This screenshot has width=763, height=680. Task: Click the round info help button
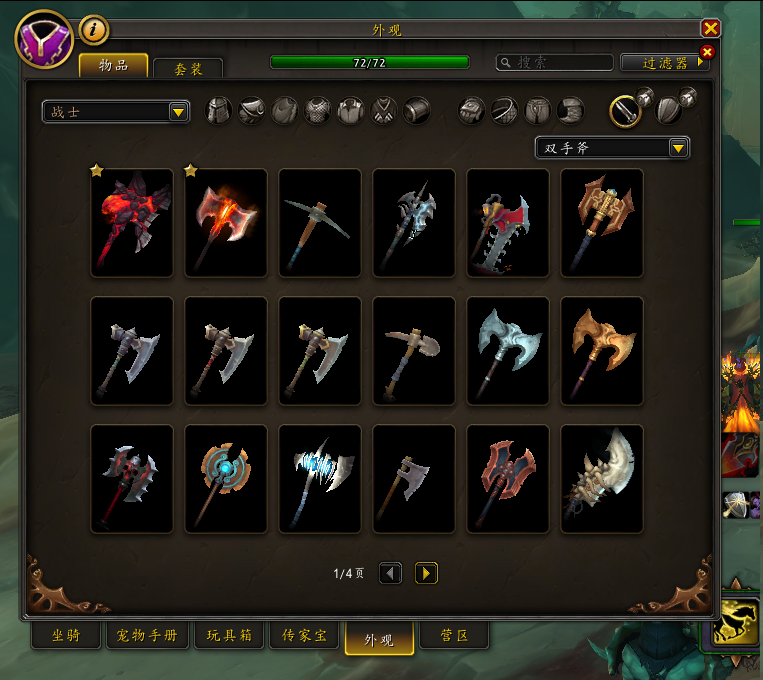pos(93,30)
